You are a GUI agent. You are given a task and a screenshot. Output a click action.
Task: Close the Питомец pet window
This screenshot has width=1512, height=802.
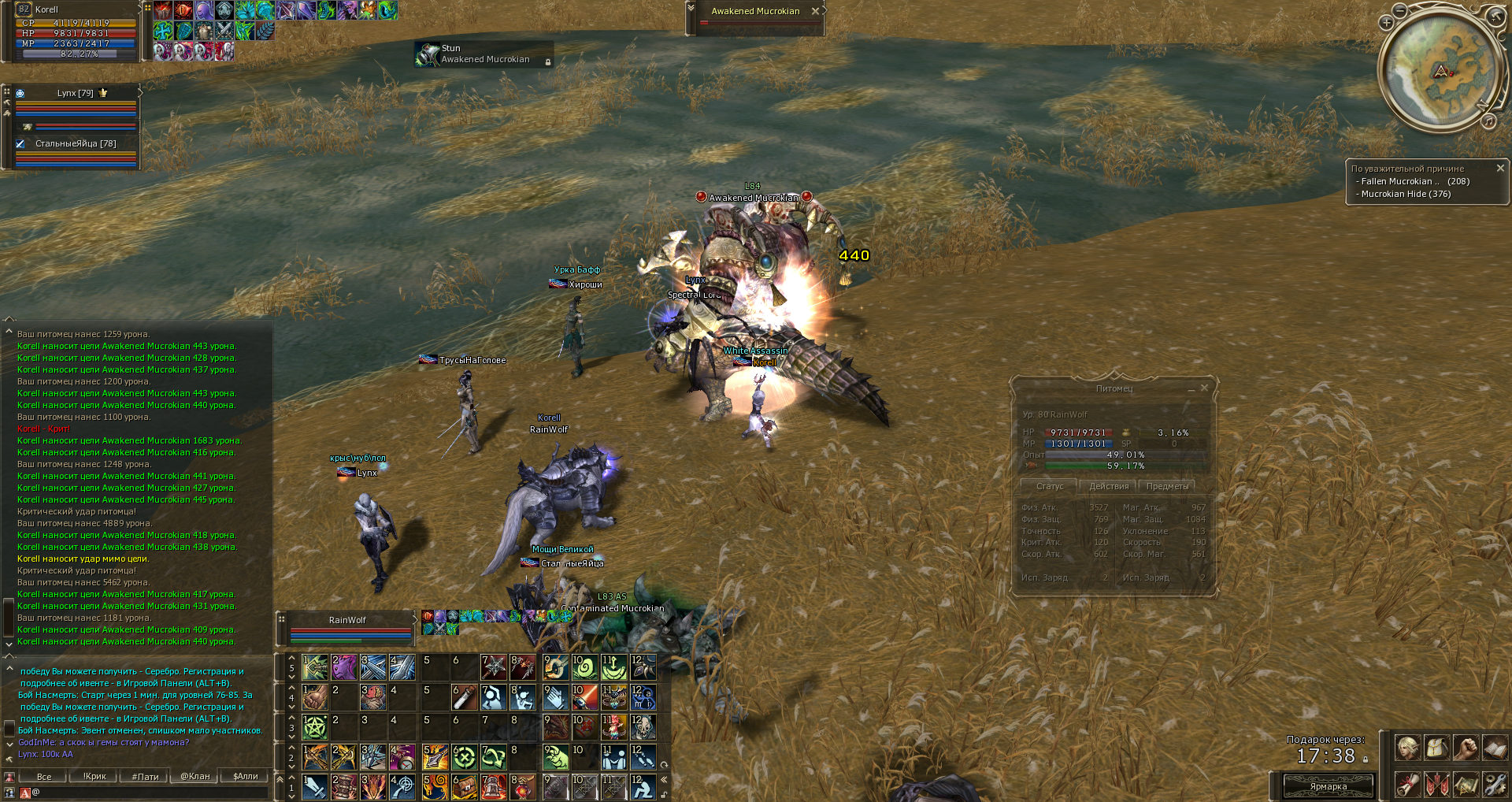coord(1204,388)
